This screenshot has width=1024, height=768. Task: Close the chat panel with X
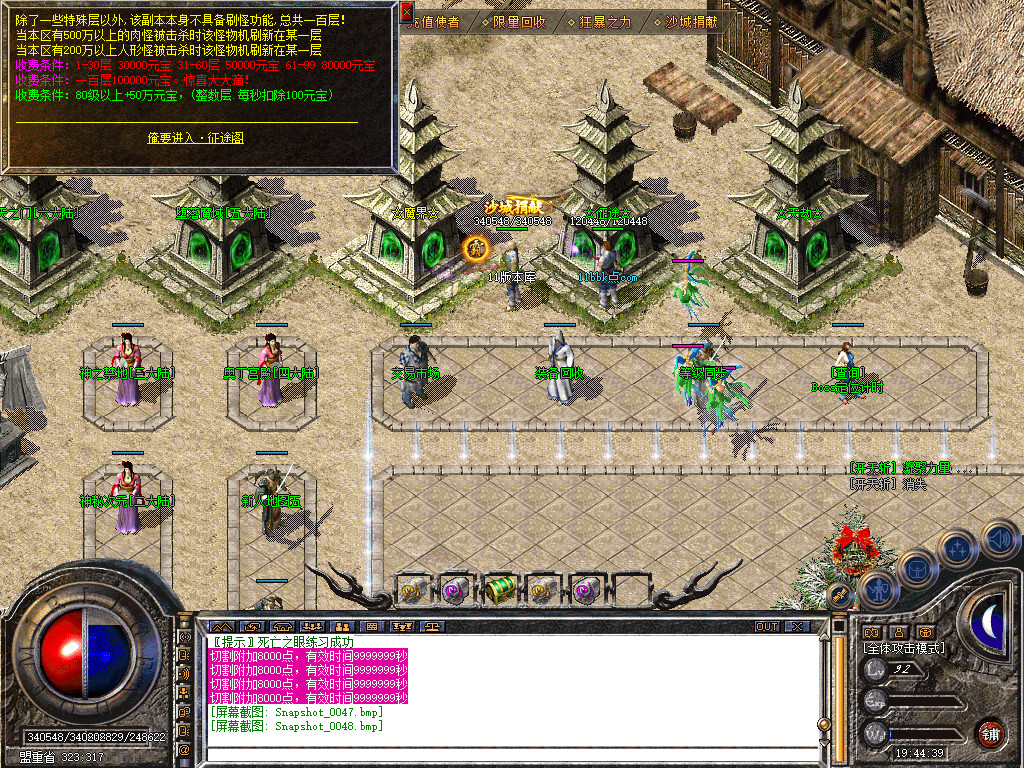click(x=796, y=627)
